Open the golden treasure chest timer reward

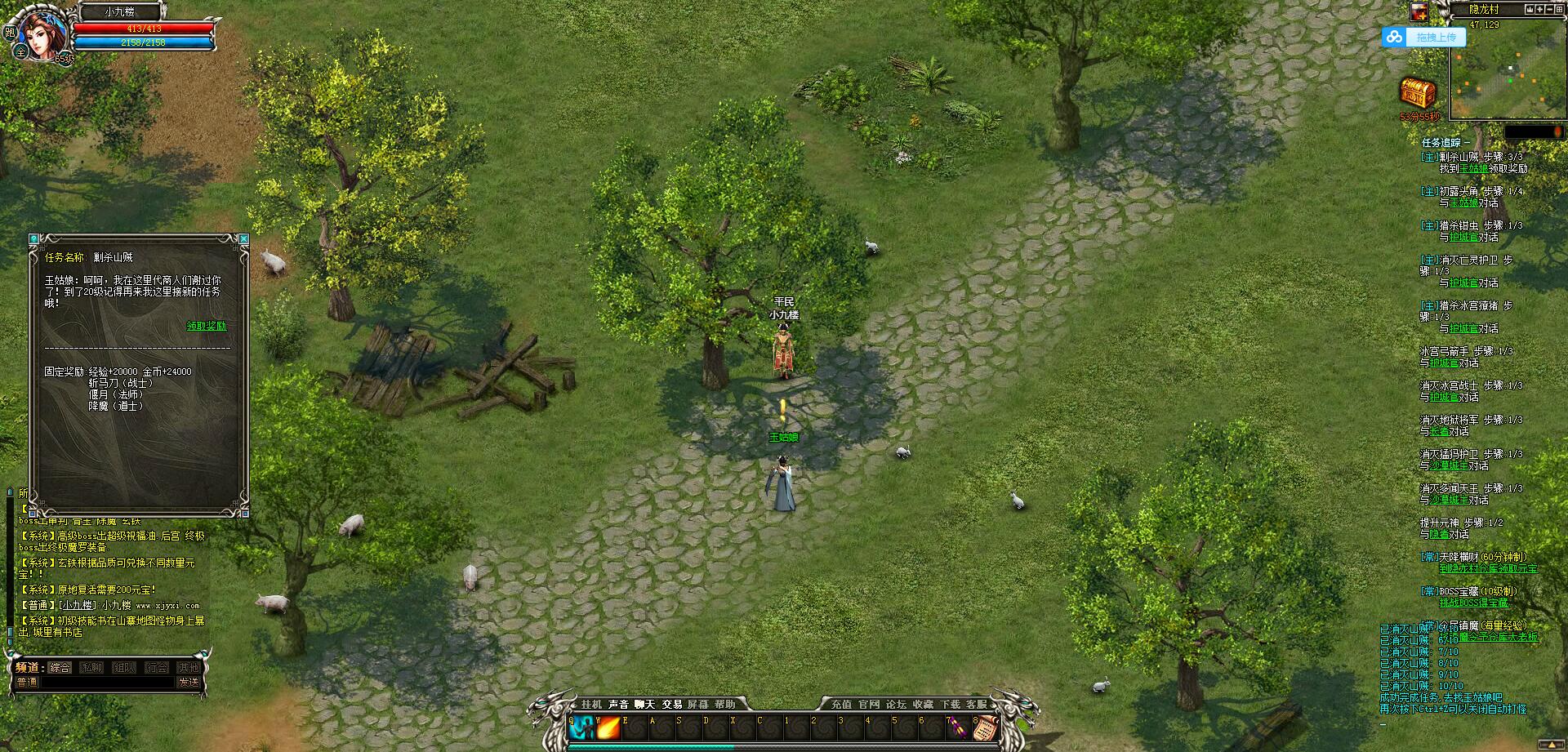(x=1419, y=94)
